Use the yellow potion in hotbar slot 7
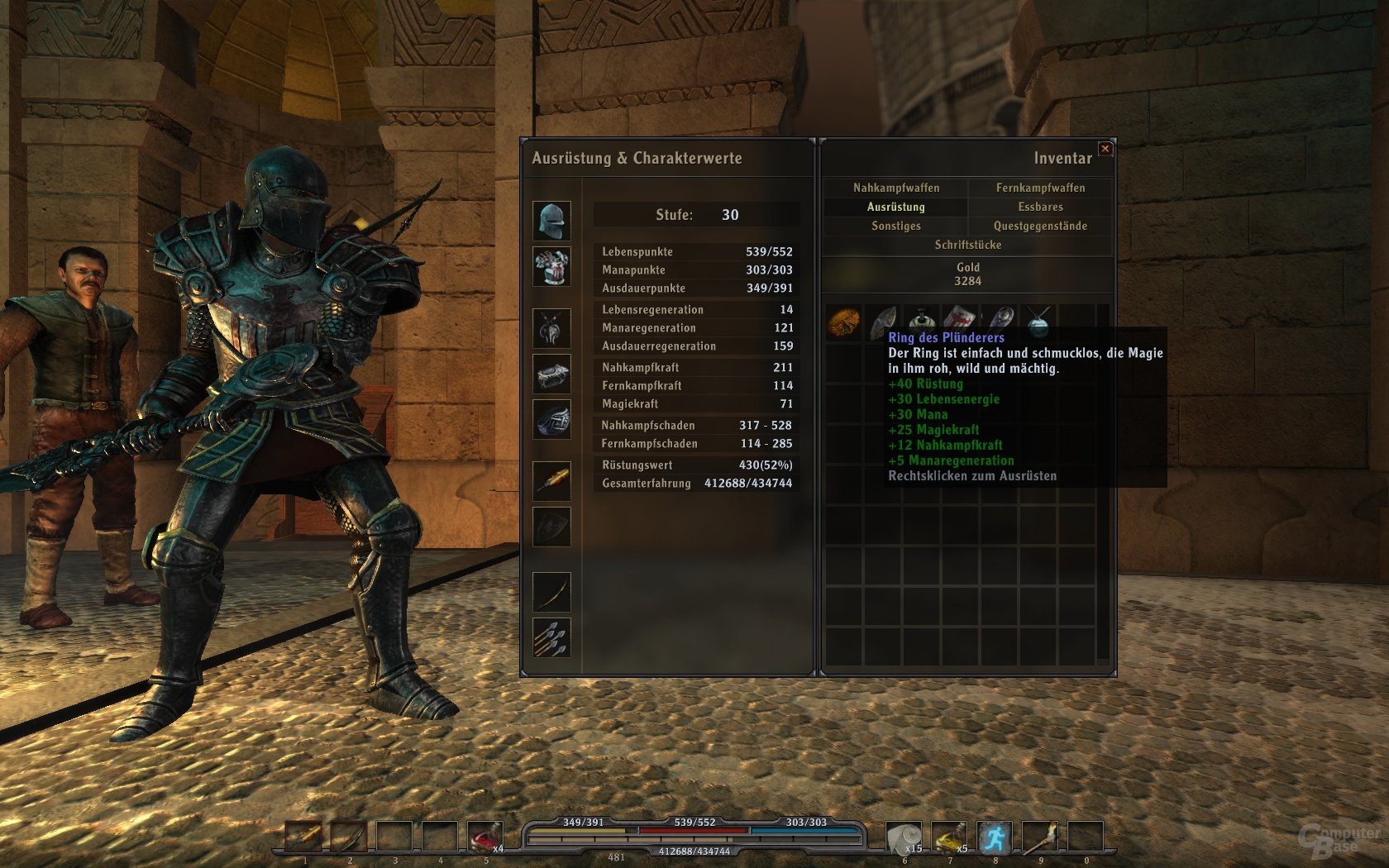This screenshot has height=868, width=1389. point(948,837)
